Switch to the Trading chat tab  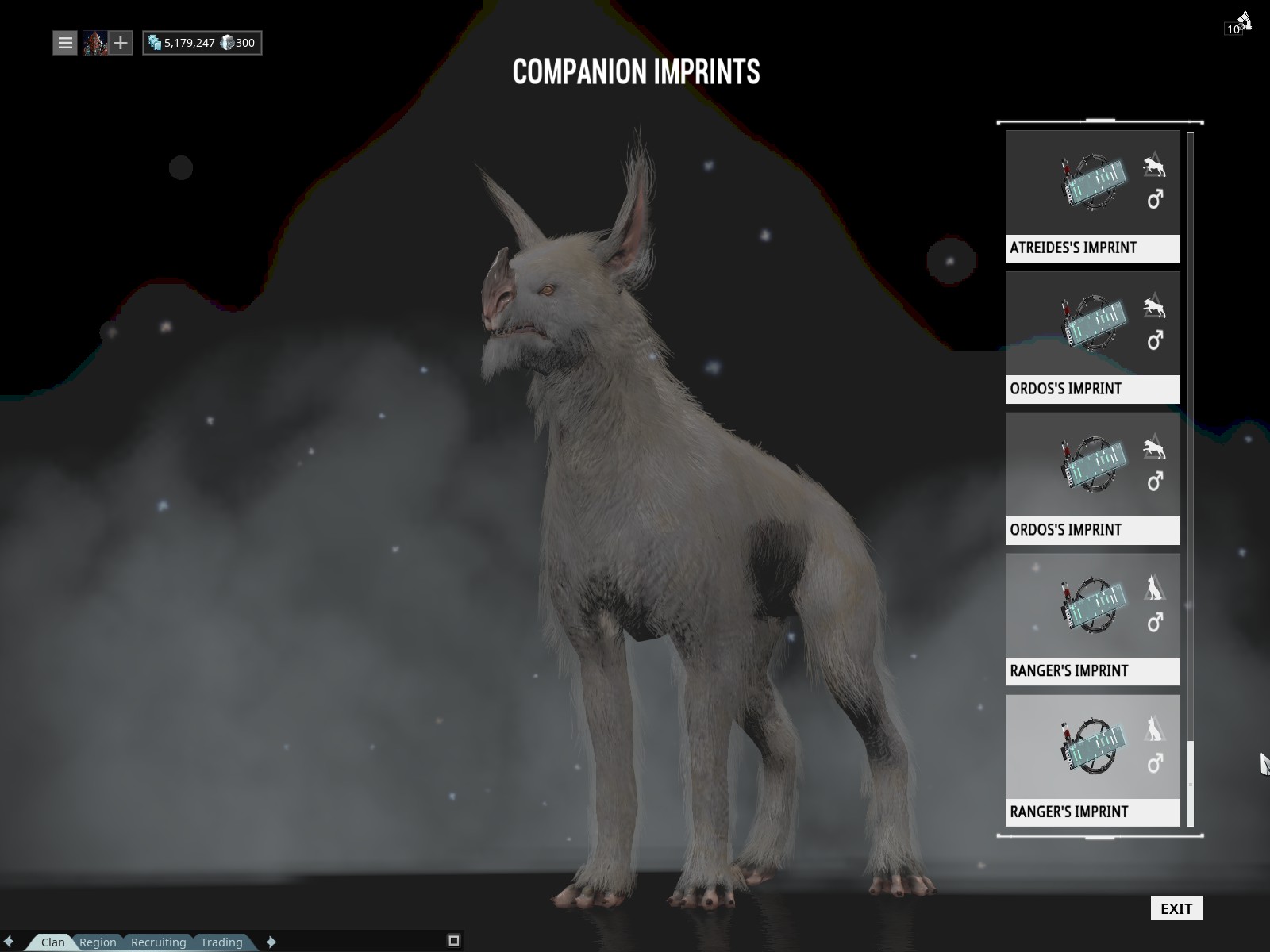point(221,942)
